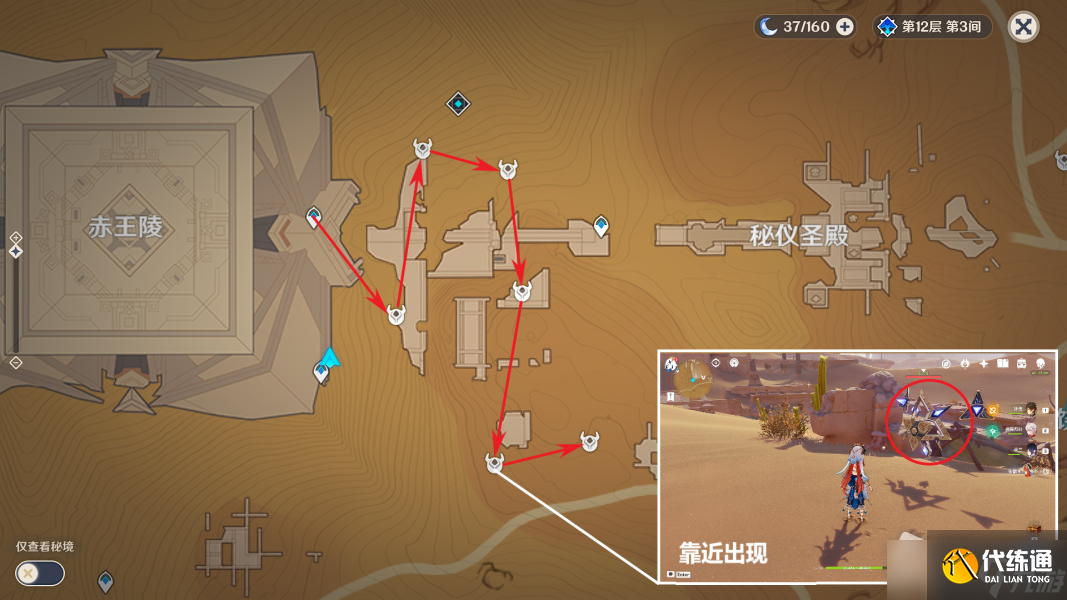
Task: Click the 秘仪圣殿 map label
Action: coord(799,236)
